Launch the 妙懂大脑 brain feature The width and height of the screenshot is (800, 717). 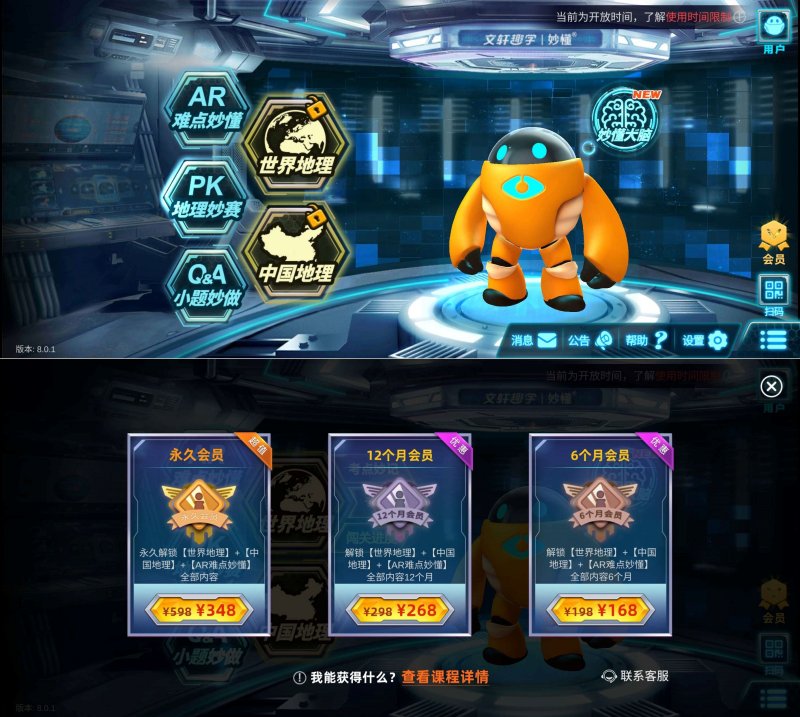pos(624,116)
